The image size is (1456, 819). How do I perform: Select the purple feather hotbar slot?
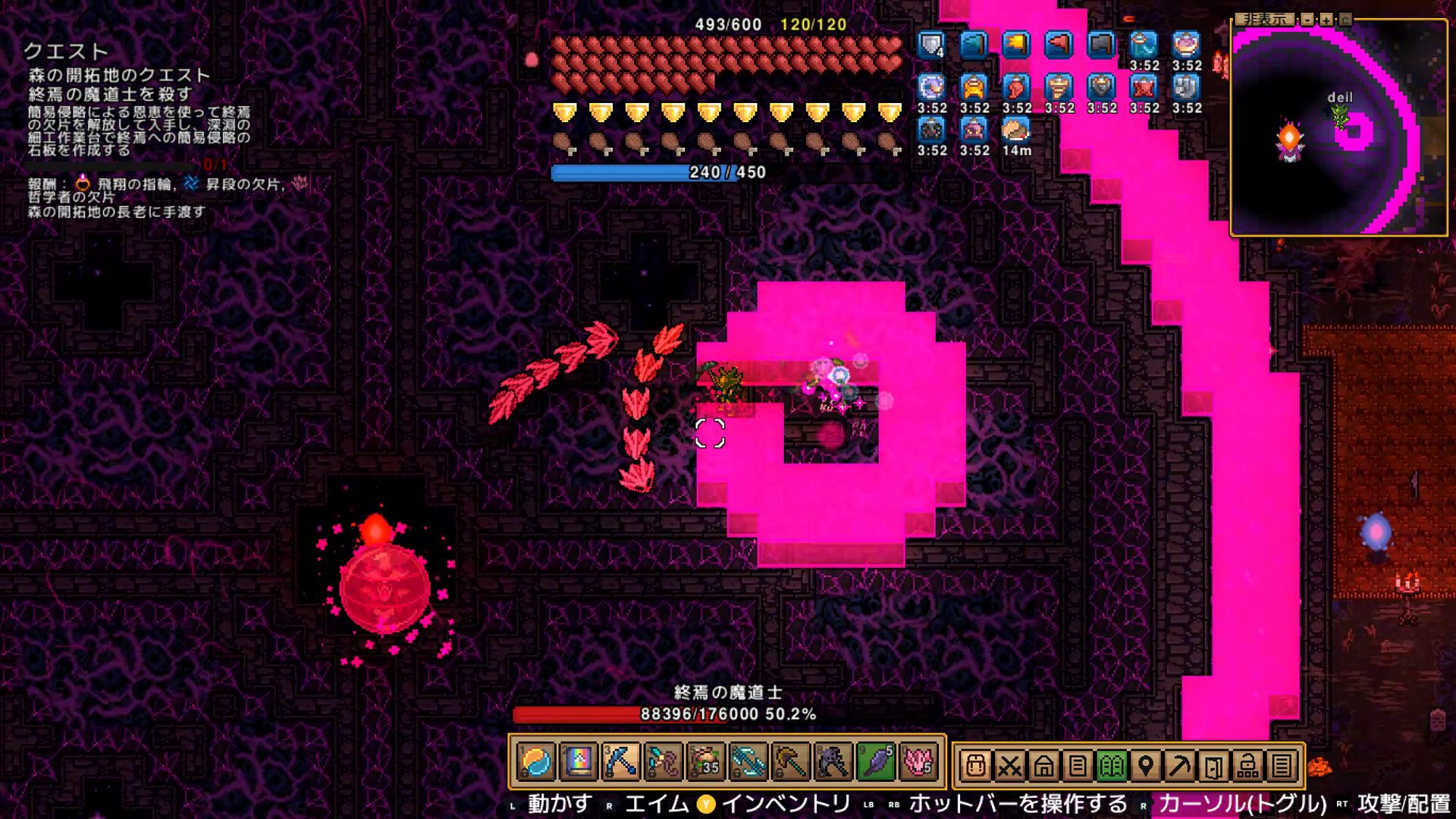tap(876, 762)
